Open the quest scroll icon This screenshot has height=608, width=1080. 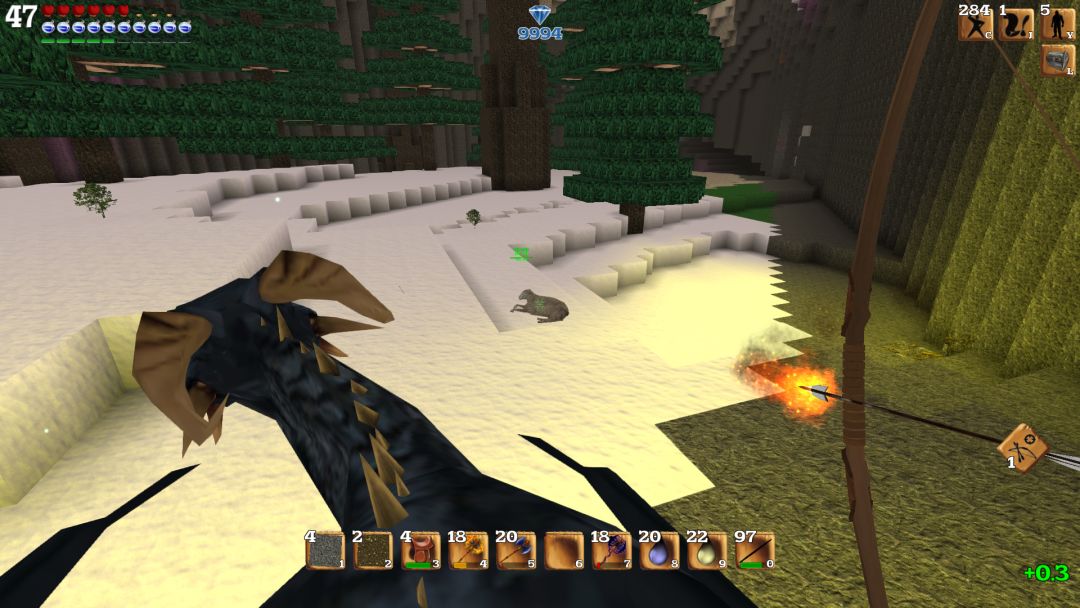1016,25
